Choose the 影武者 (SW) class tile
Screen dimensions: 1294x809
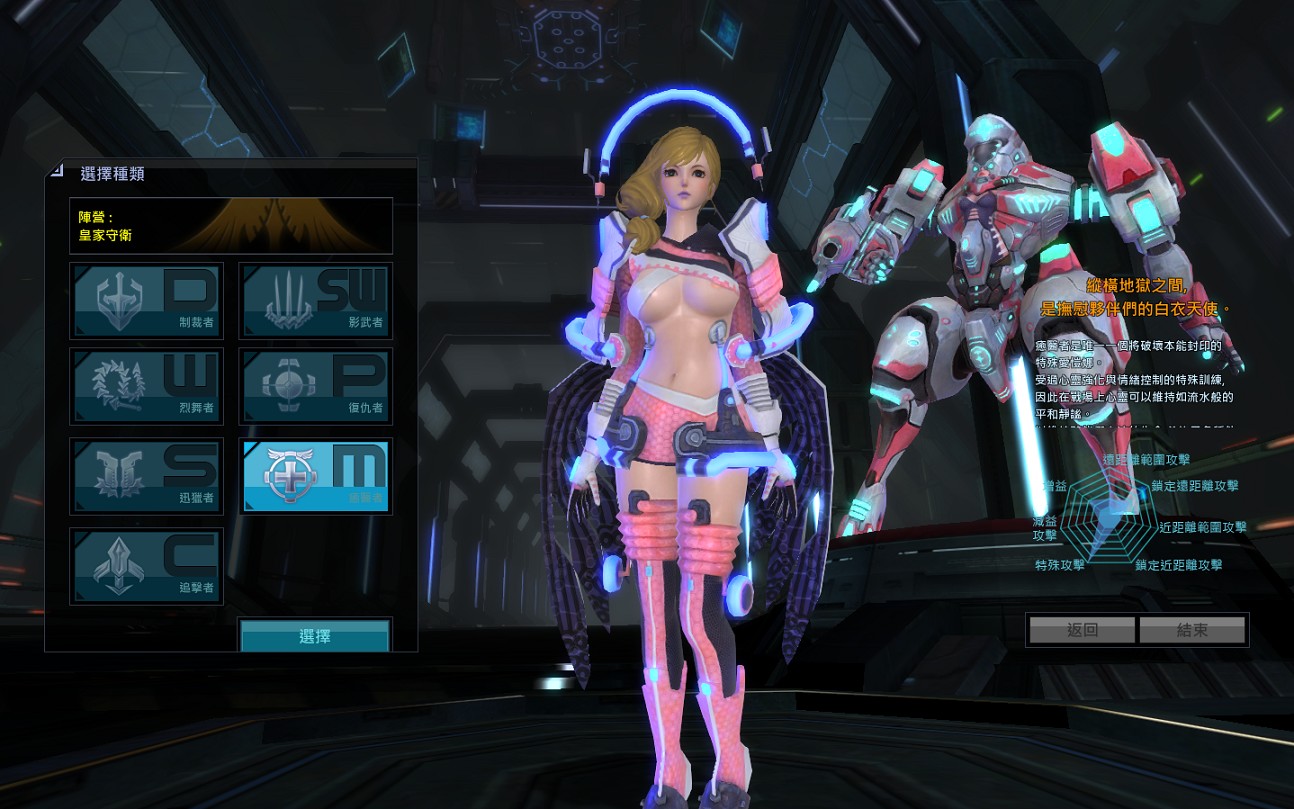click(x=316, y=300)
